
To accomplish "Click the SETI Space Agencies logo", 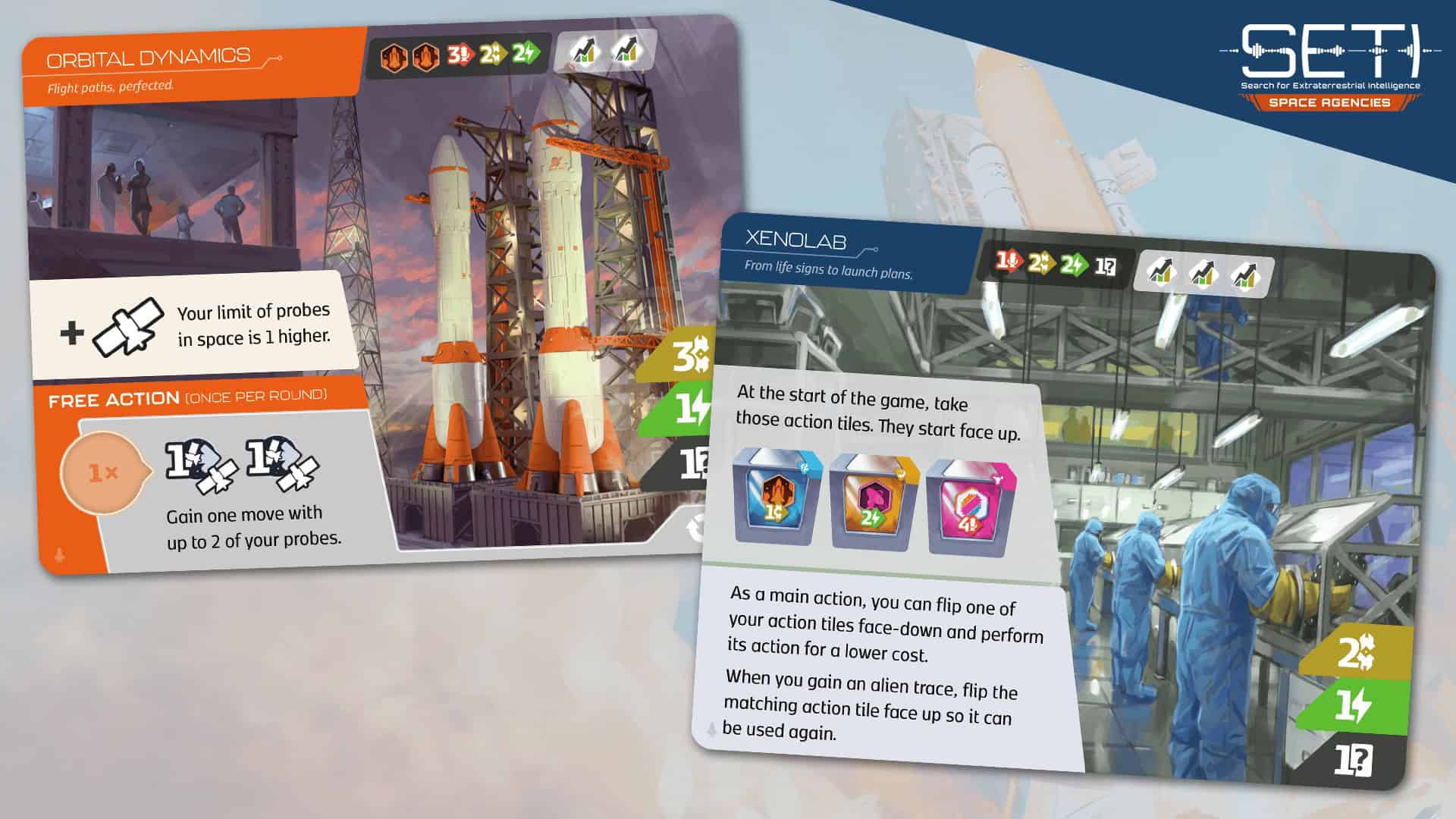I will click(x=1330, y=68).
